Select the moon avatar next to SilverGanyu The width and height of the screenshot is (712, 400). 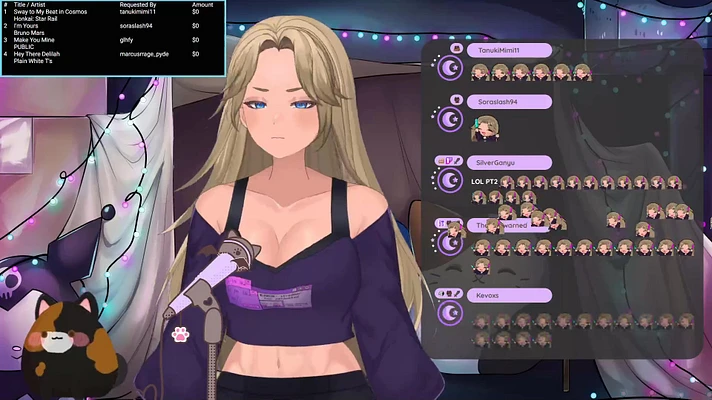pos(450,181)
